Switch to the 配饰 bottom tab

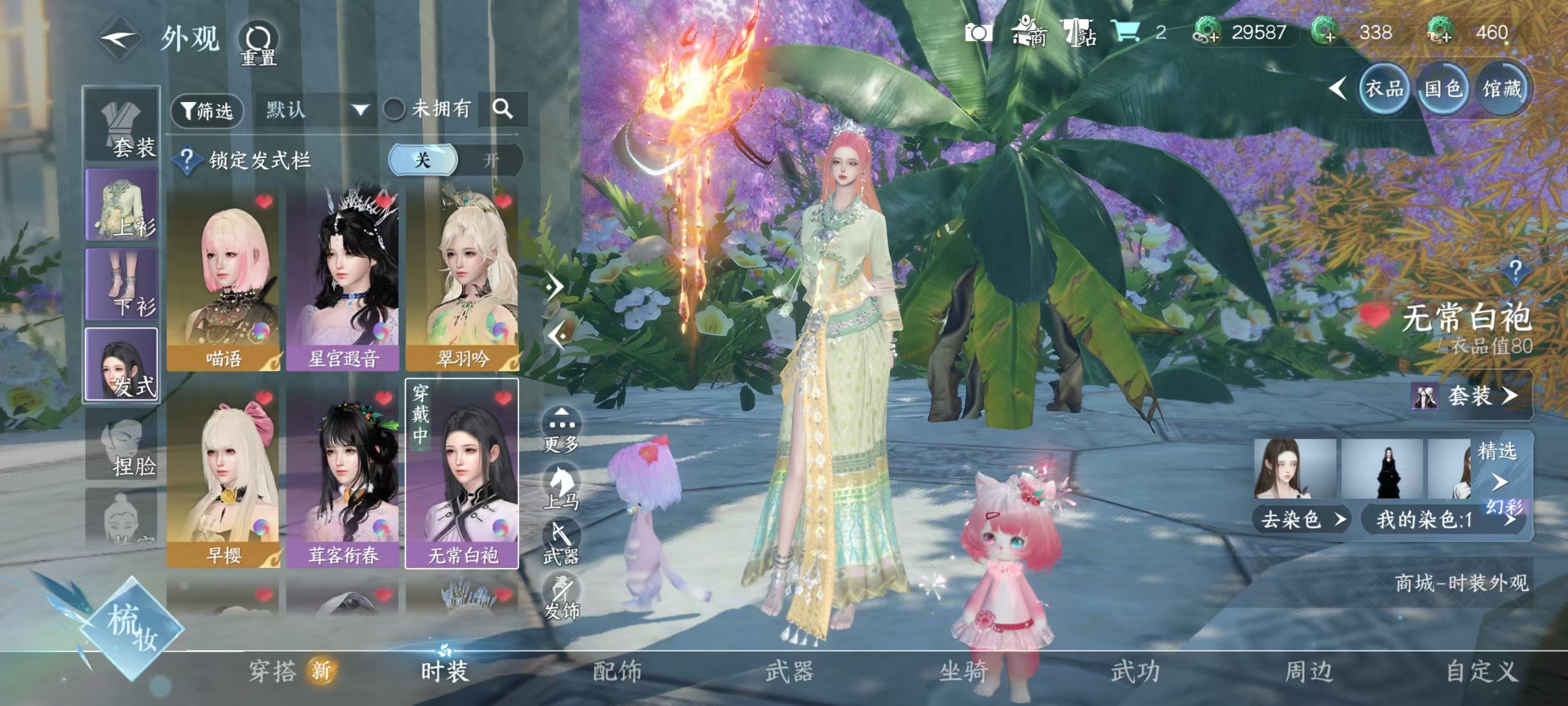(x=617, y=671)
